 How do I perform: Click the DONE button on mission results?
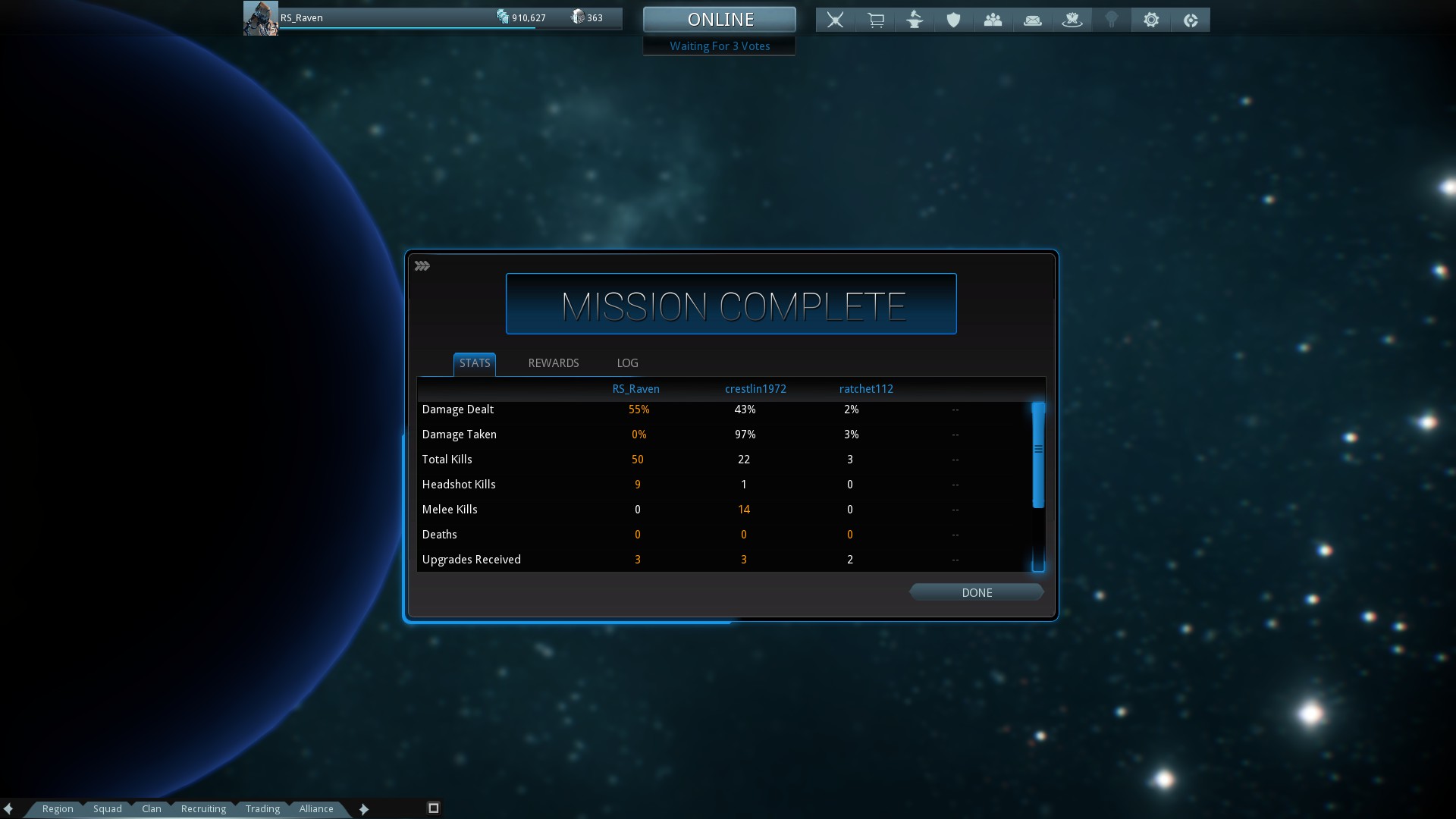coord(976,592)
